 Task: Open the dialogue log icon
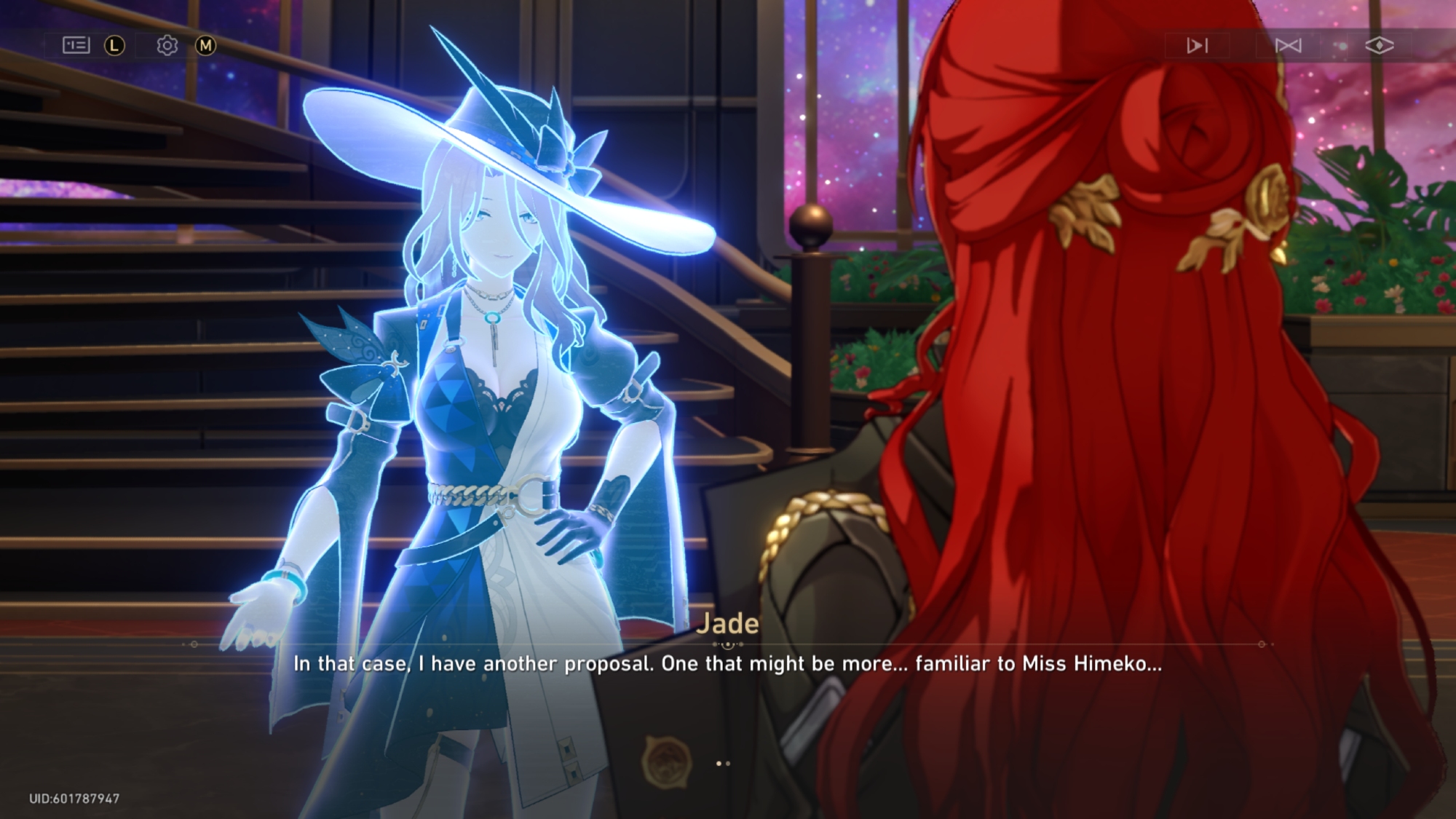click(76, 46)
